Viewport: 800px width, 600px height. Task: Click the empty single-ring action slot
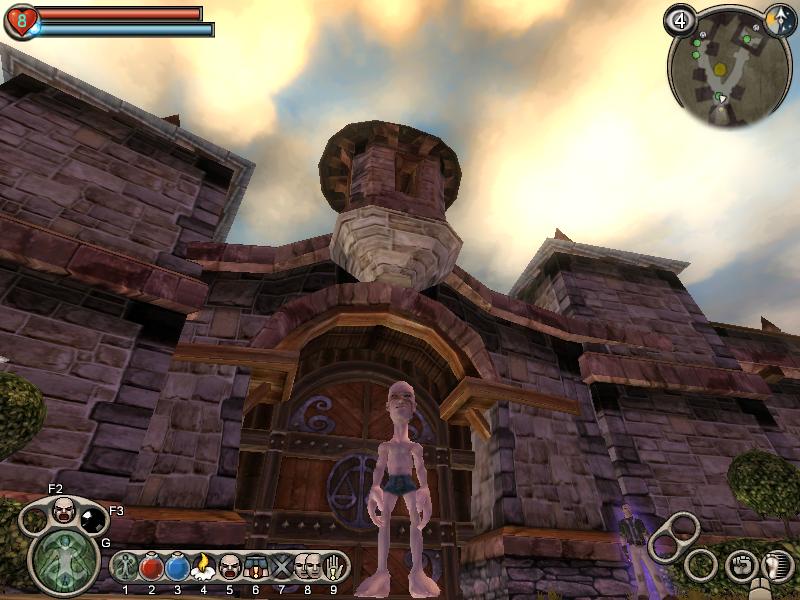[x=701, y=566]
